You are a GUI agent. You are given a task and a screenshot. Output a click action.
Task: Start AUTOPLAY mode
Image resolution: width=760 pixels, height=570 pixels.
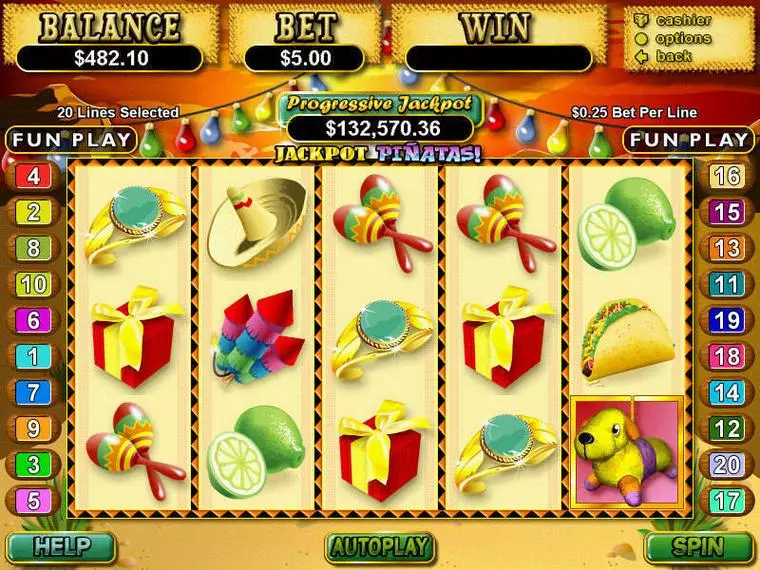[x=379, y=547]
